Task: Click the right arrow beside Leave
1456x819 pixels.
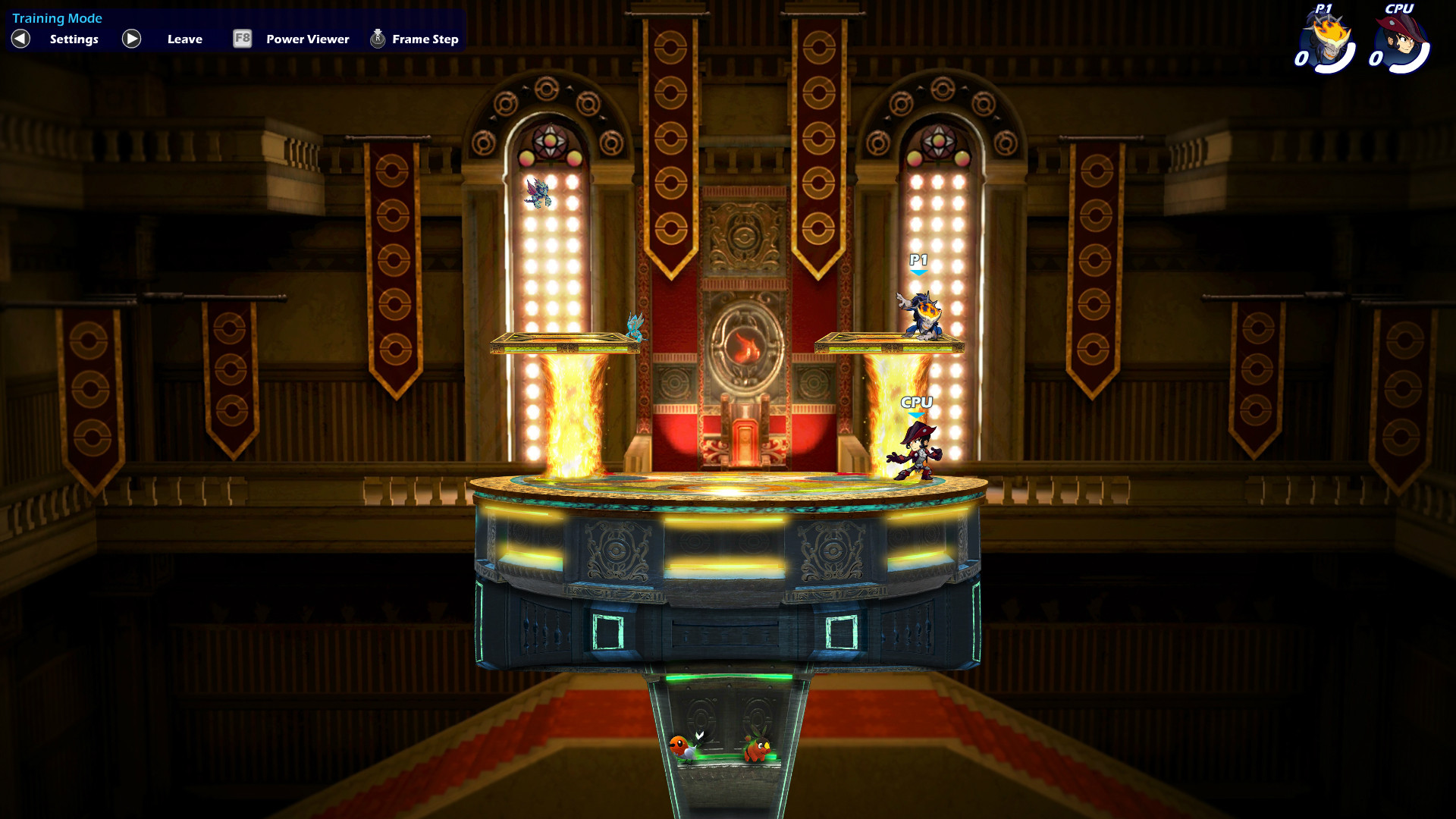Action: 130,39
